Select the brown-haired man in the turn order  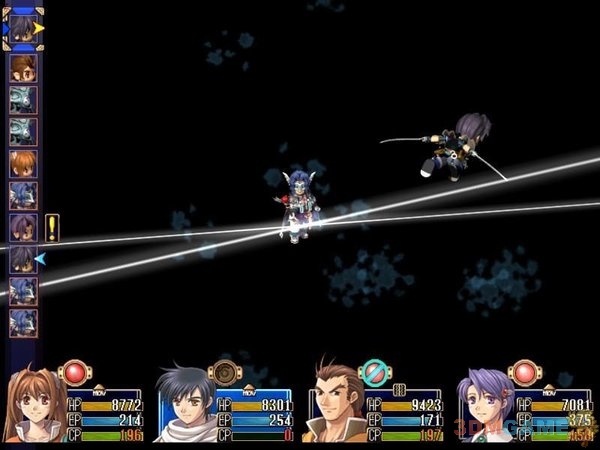point(23,68)
